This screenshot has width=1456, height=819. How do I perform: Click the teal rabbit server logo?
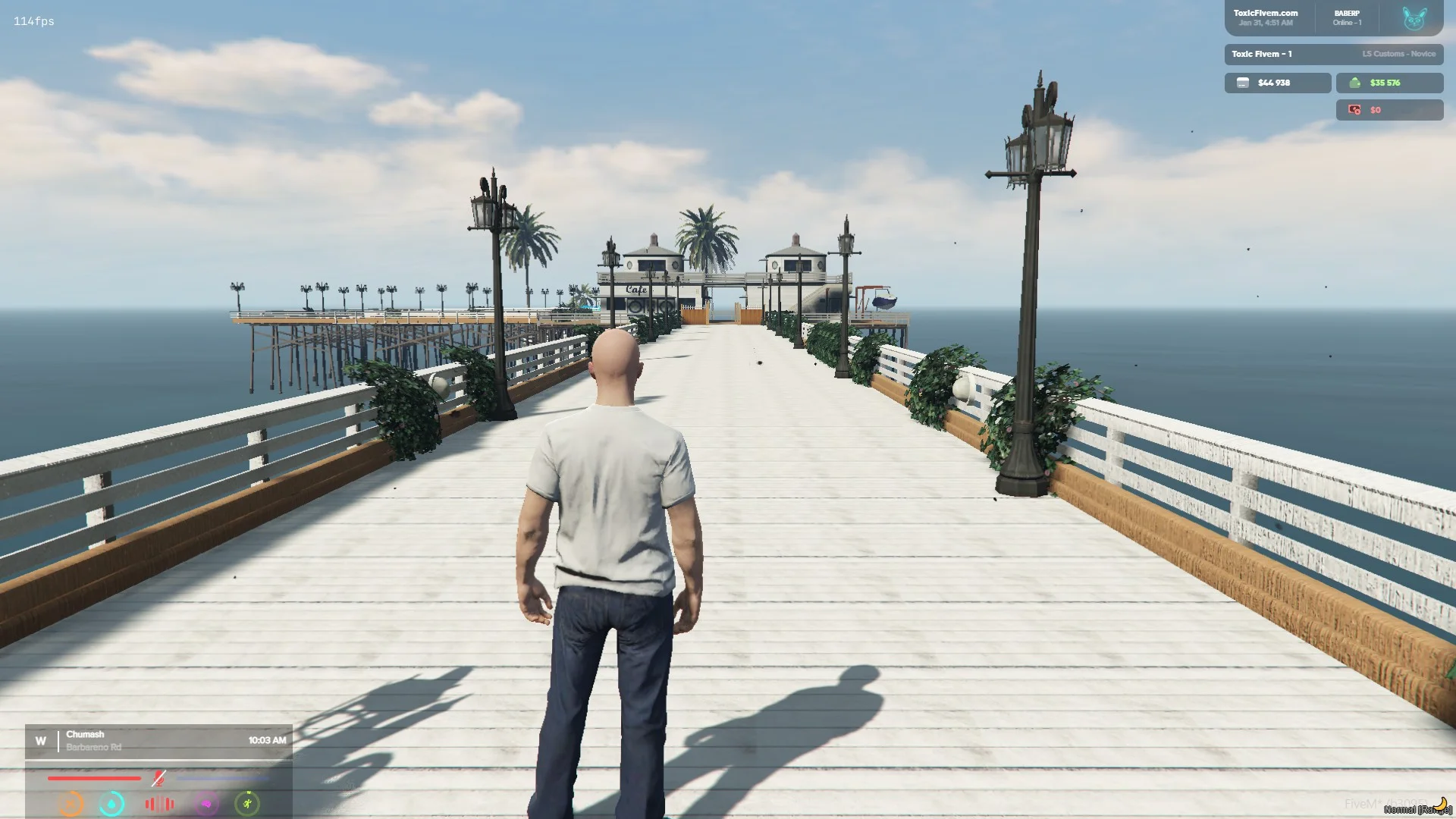click(1414, 18)
